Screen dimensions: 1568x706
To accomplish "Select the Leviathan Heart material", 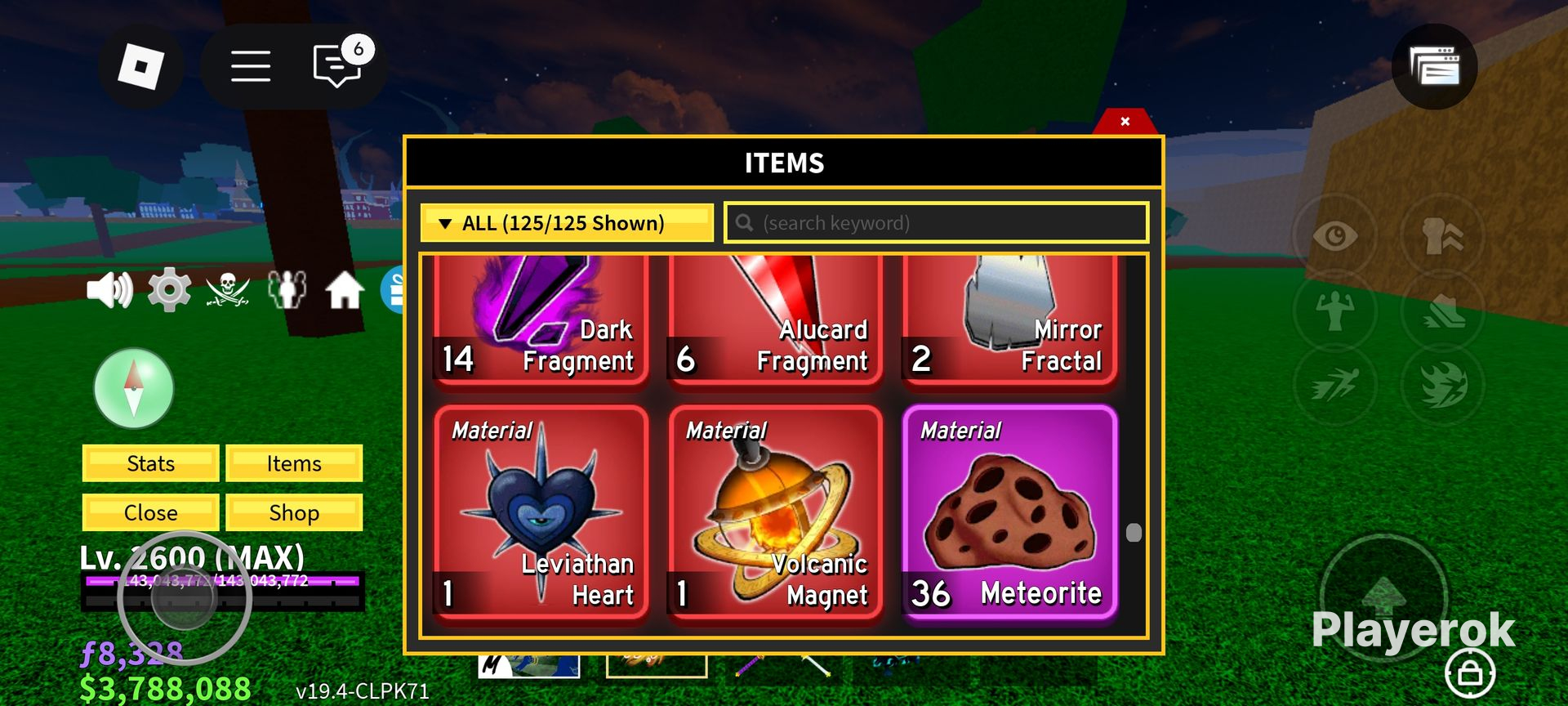I will (541, 512).
